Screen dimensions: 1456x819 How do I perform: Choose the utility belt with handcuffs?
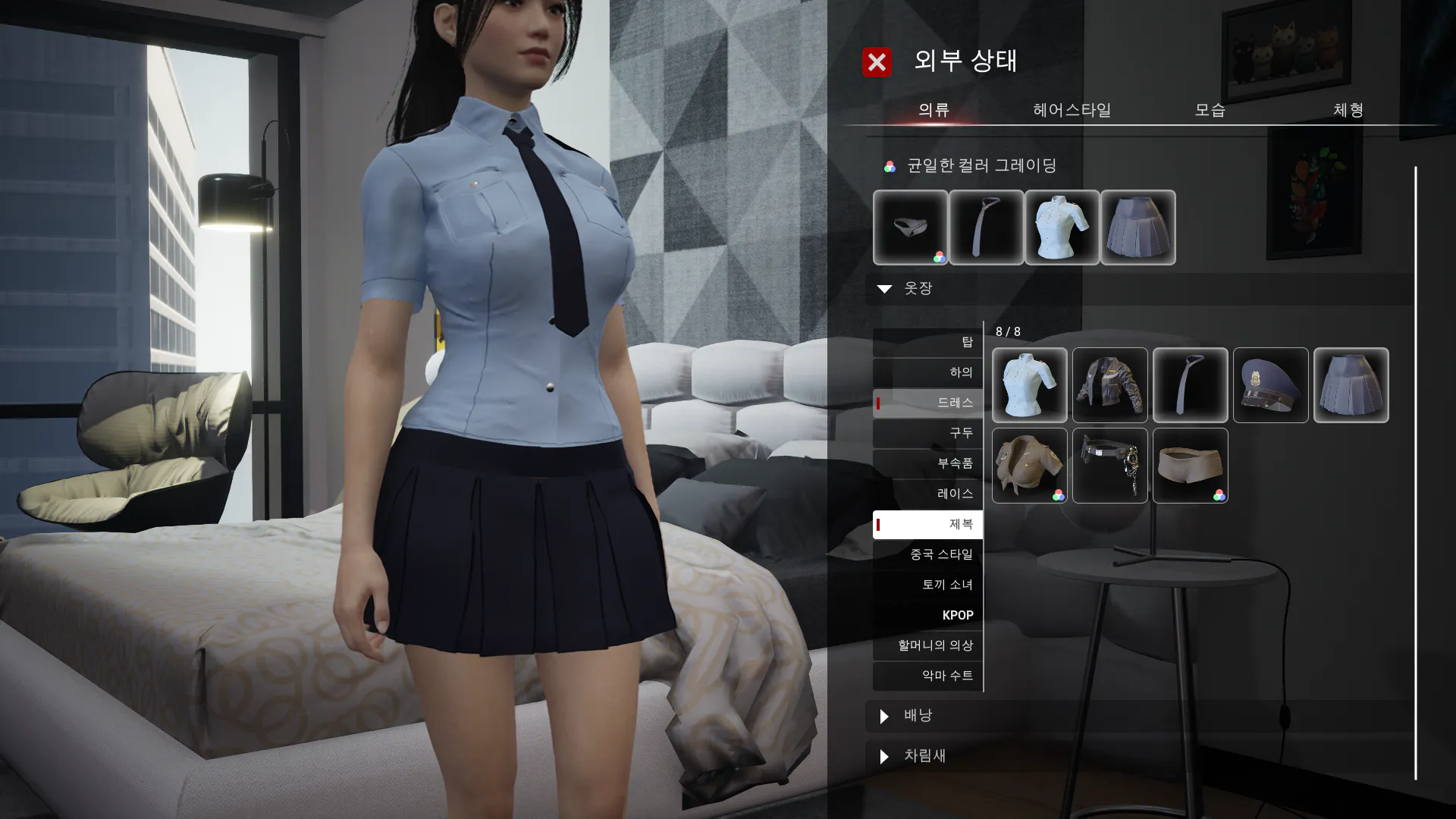1109,466
